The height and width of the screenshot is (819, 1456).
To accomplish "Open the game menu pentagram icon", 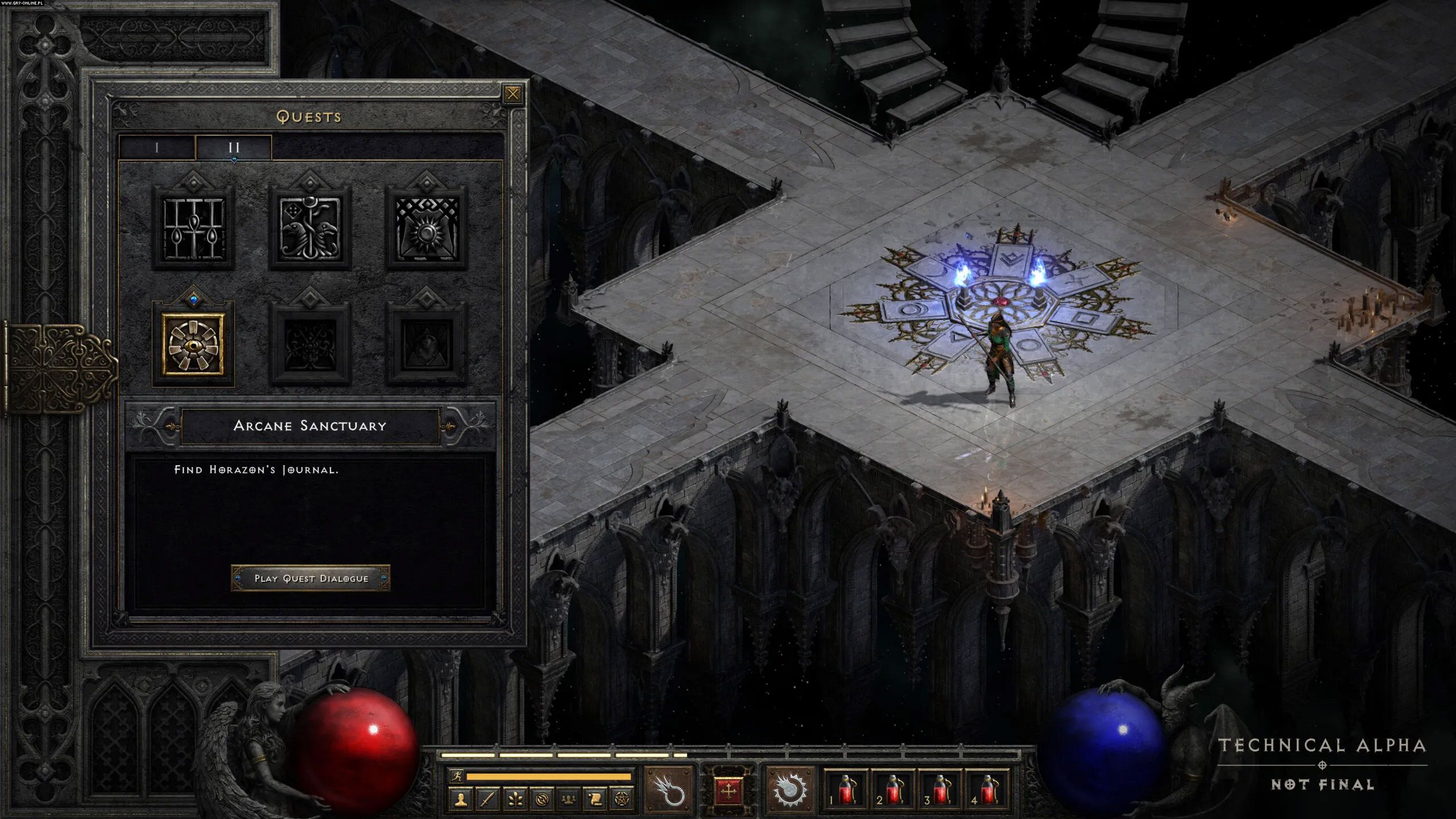I will pyautogui.click(x=622, y=800).
